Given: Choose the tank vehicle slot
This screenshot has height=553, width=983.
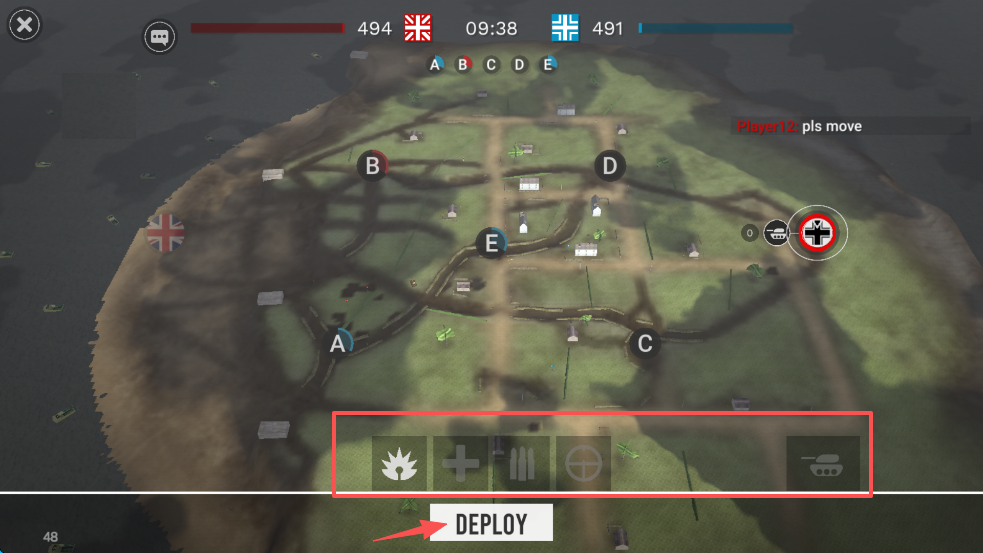Looking at the screenshot, I should pos(822,463).
